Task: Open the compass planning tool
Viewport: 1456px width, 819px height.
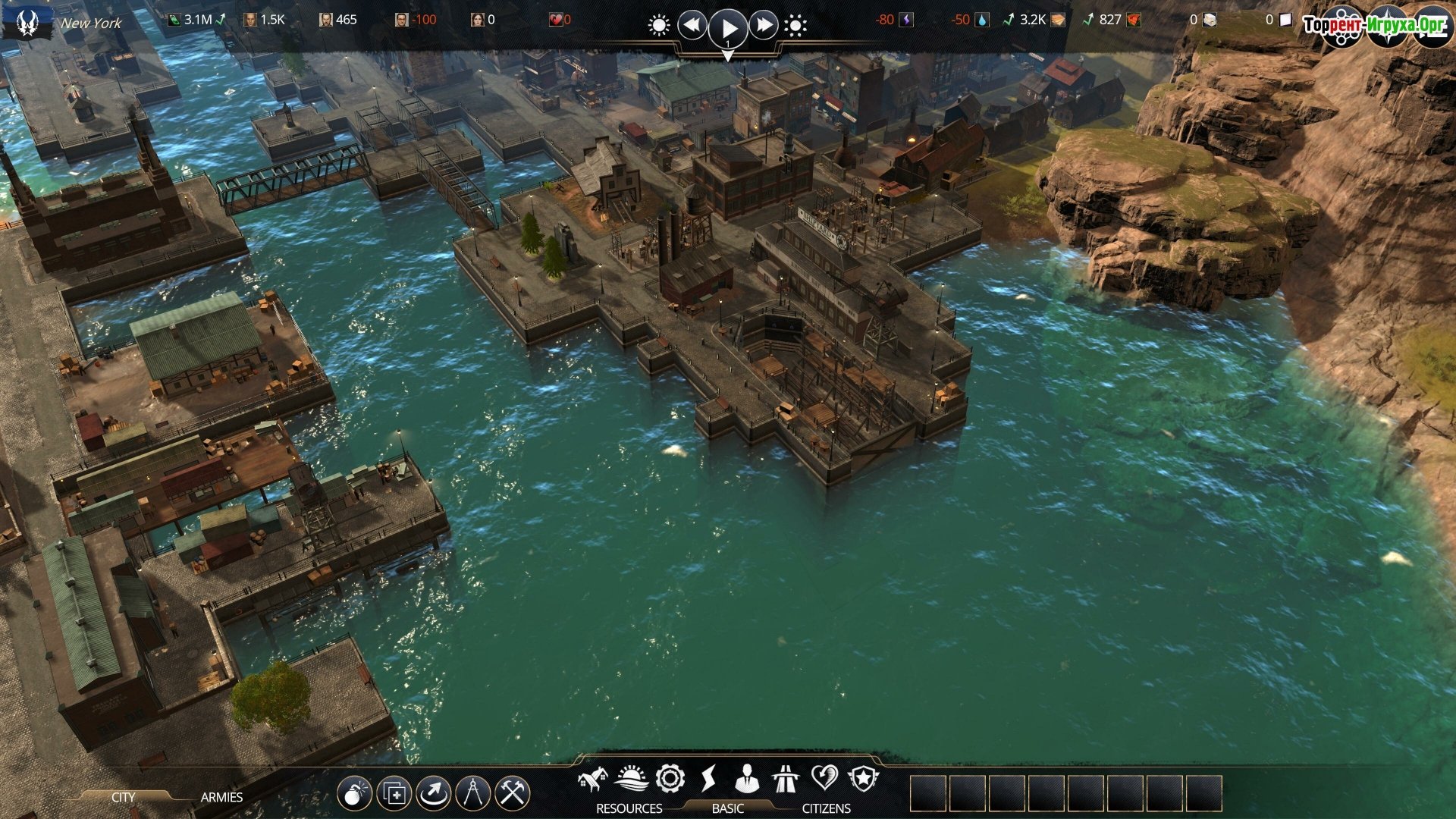Action: 472,794
